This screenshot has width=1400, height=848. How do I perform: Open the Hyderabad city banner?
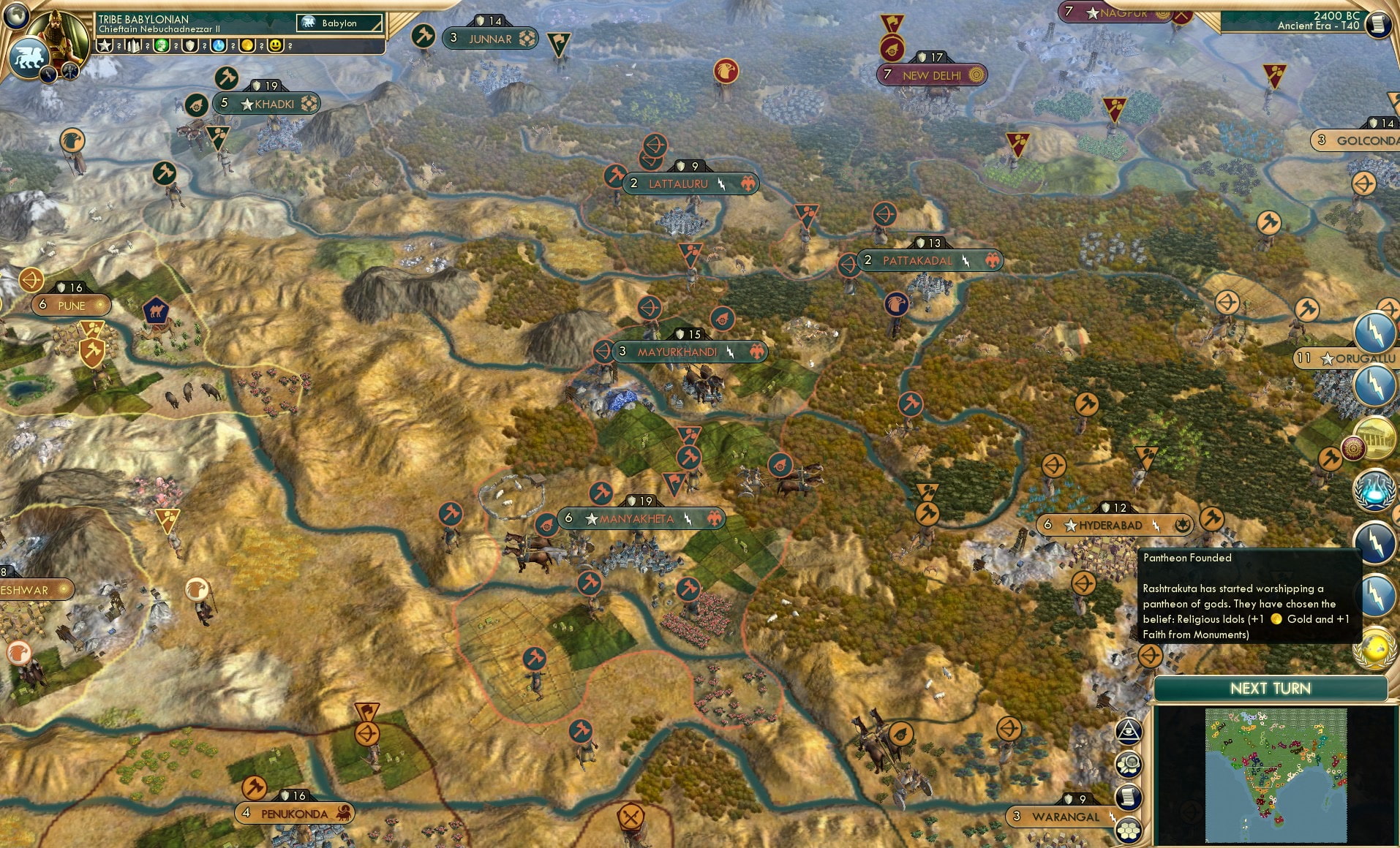tap(1115, 524)
